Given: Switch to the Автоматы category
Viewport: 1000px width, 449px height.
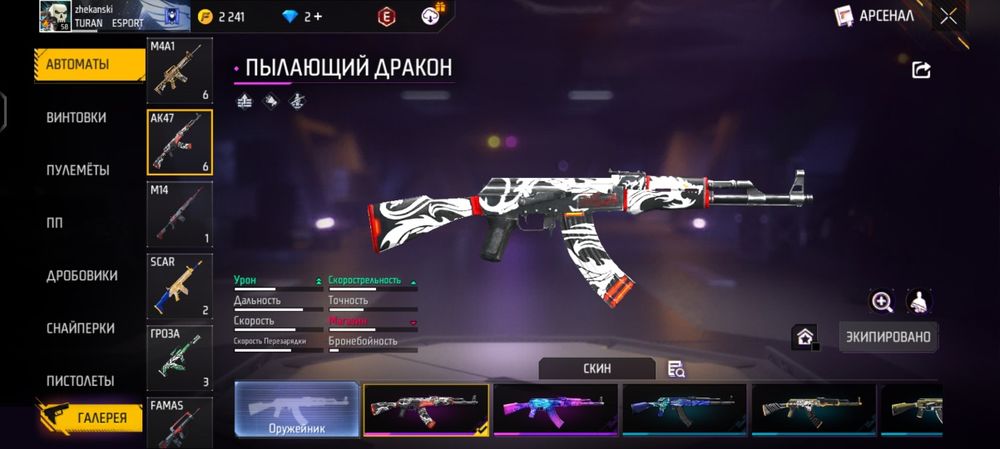Looking at the screenshot, I should click(78, 65).
